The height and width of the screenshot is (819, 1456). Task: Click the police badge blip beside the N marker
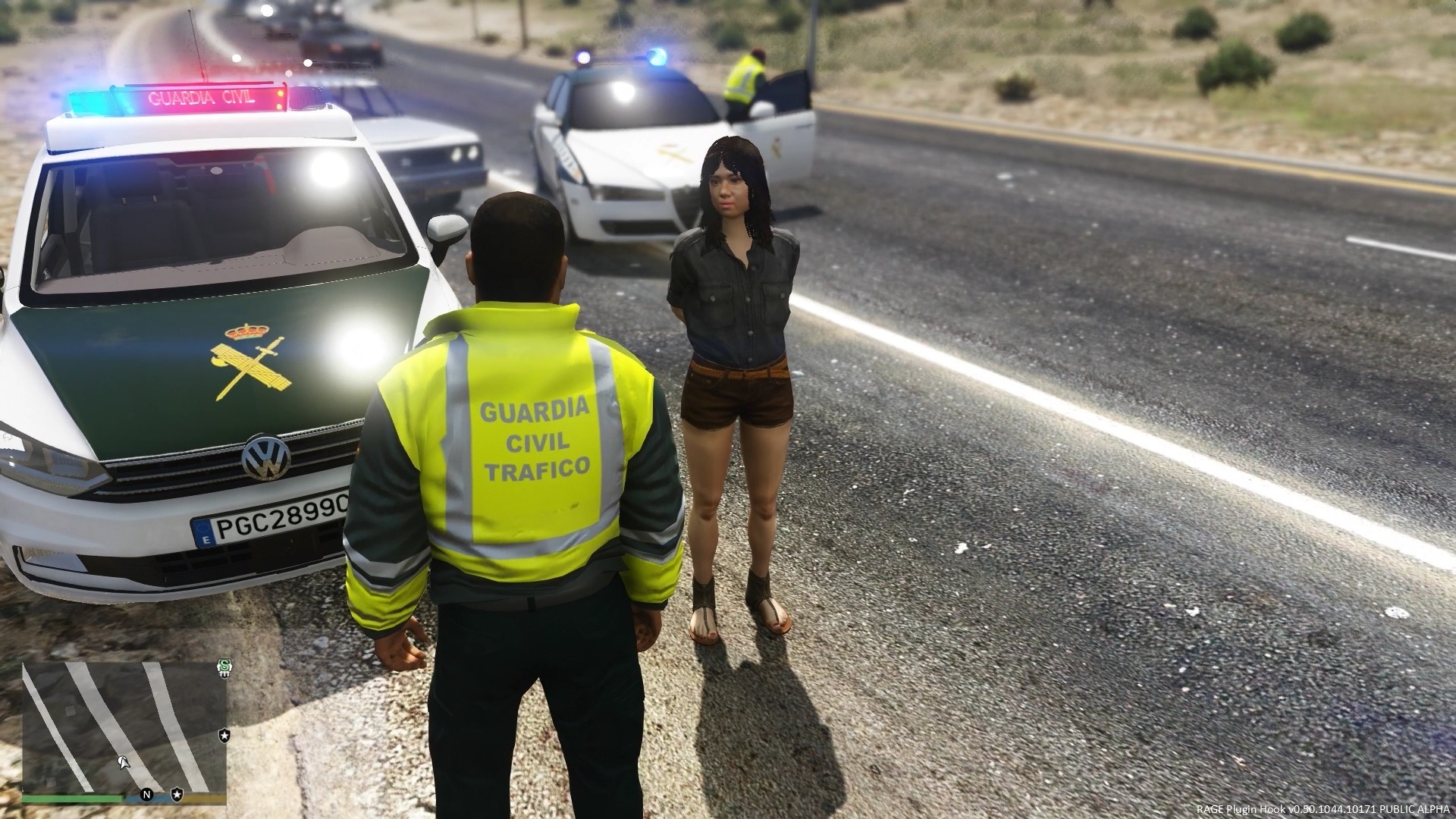176,794
